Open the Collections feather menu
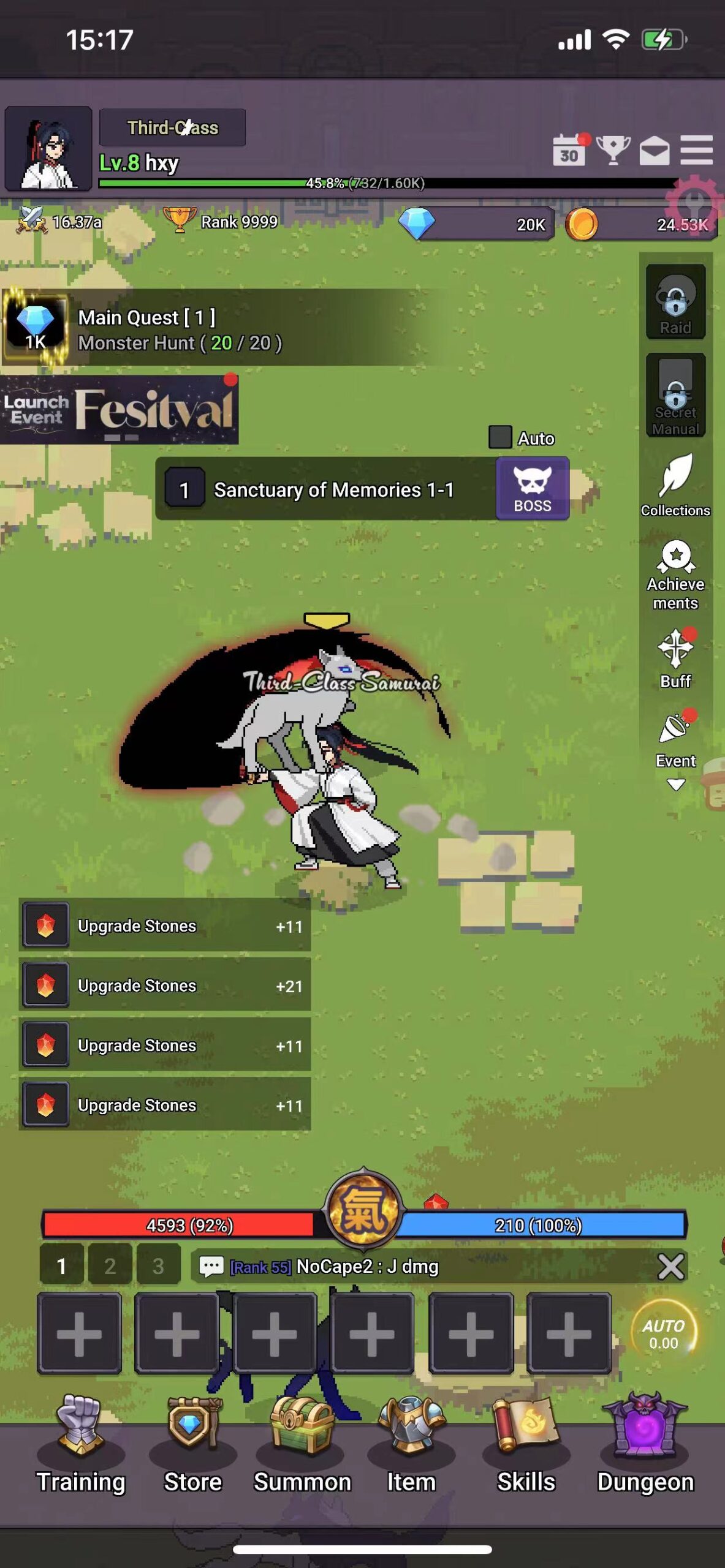Image resolution: width=725 pixels, height=1568 pixels. [x=675, y=485]
